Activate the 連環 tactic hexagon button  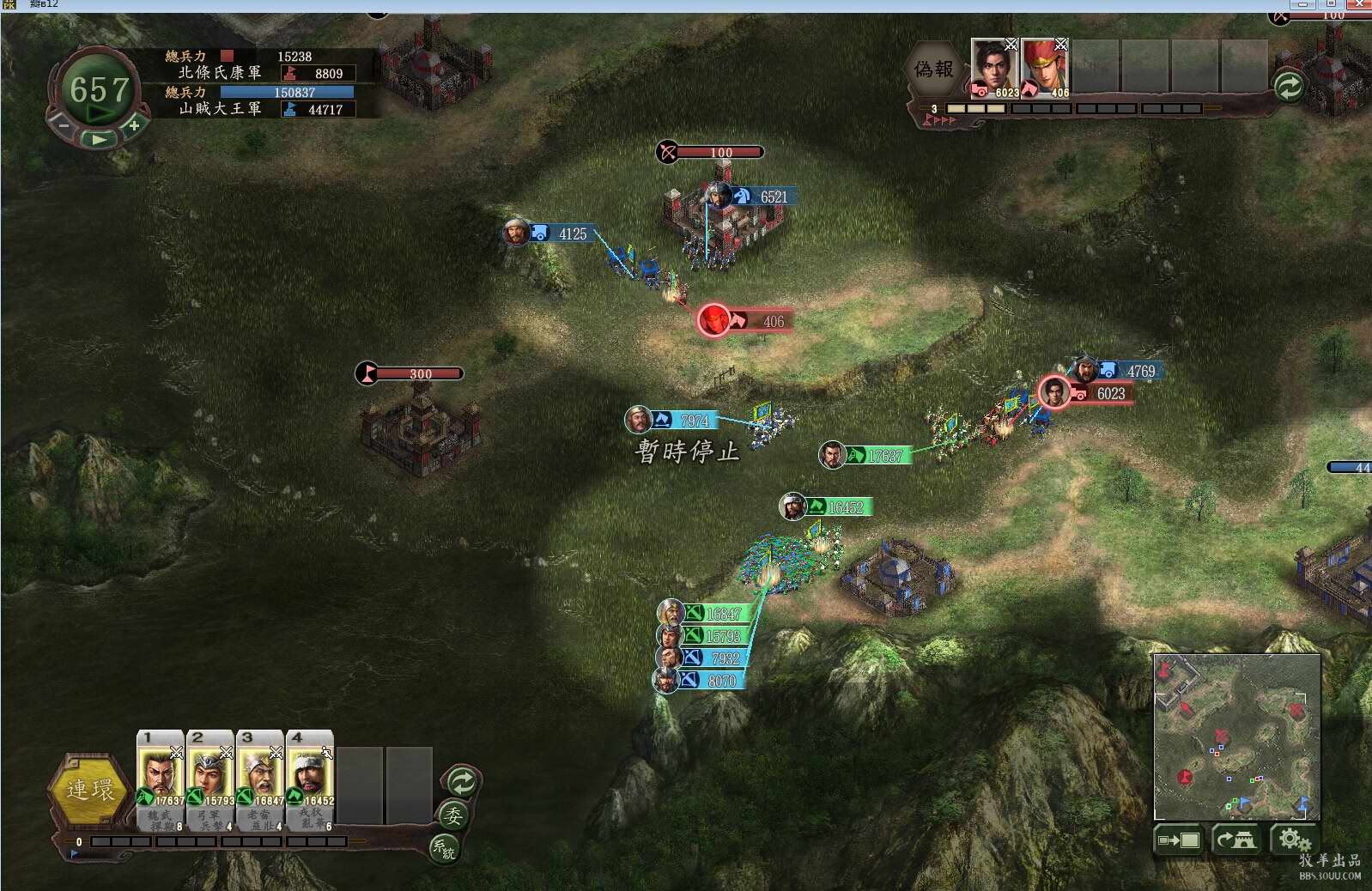tap(89, 790)
